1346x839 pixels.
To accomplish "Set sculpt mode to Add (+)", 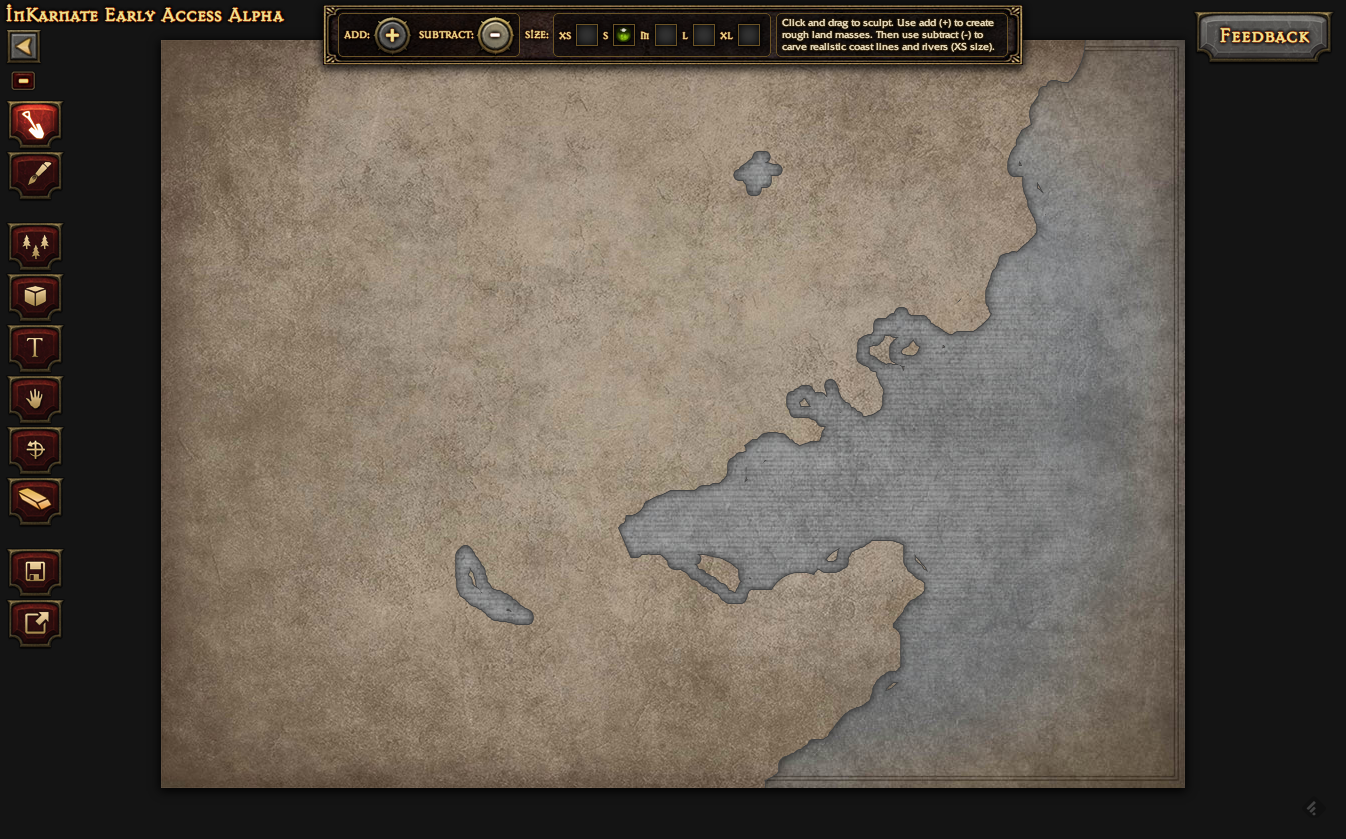I will (392, 36).
